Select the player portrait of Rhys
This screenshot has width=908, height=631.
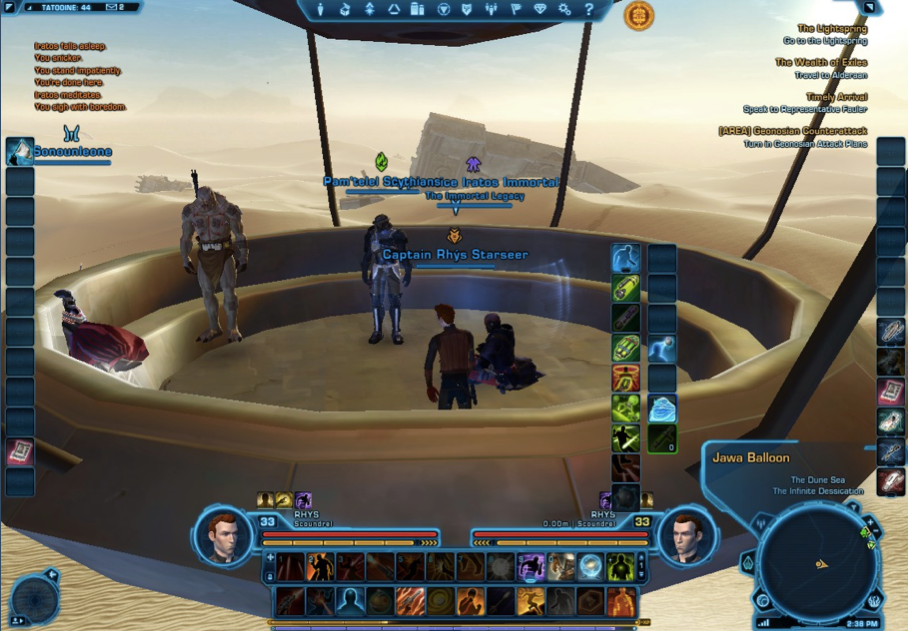point(223,535)
